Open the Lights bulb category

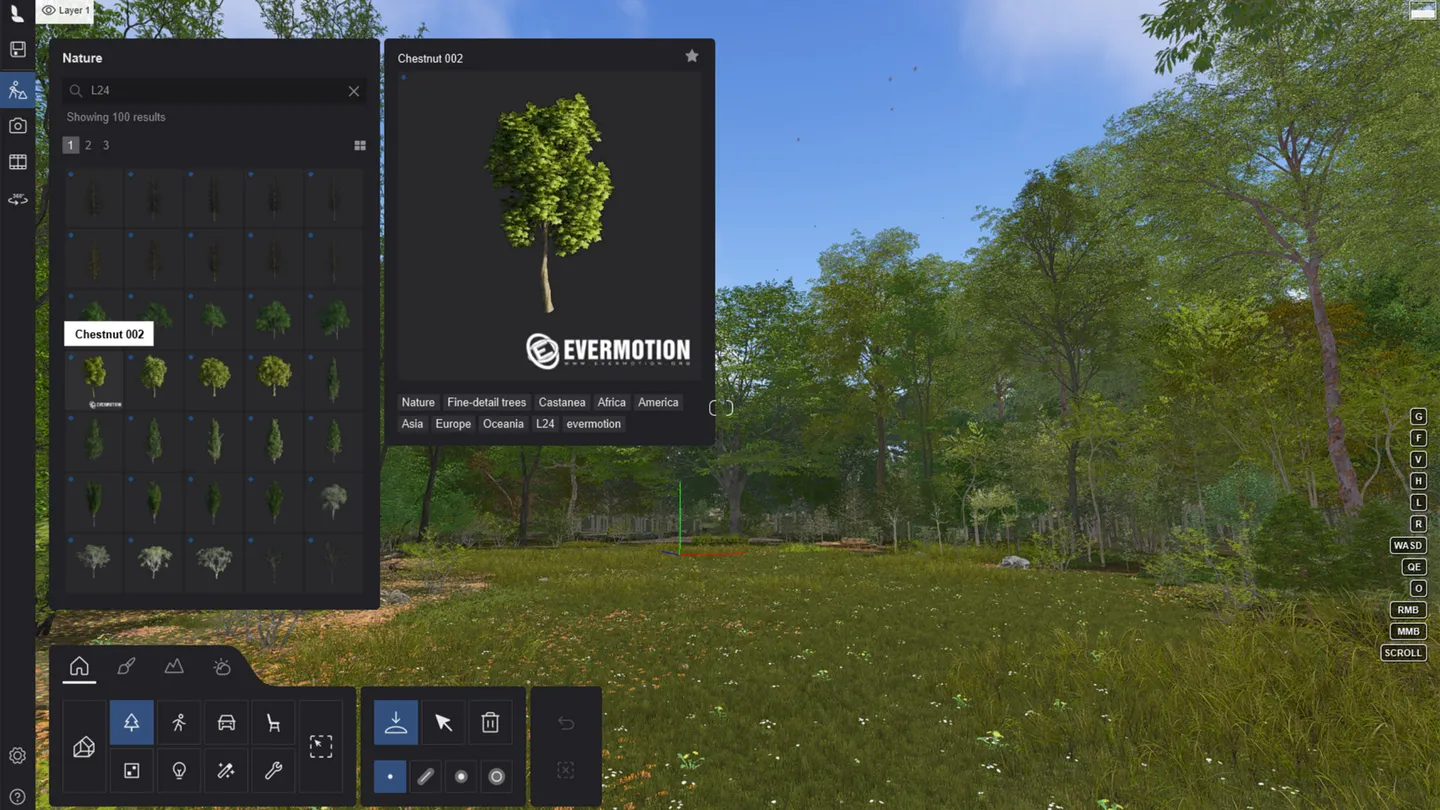[179, 771]
